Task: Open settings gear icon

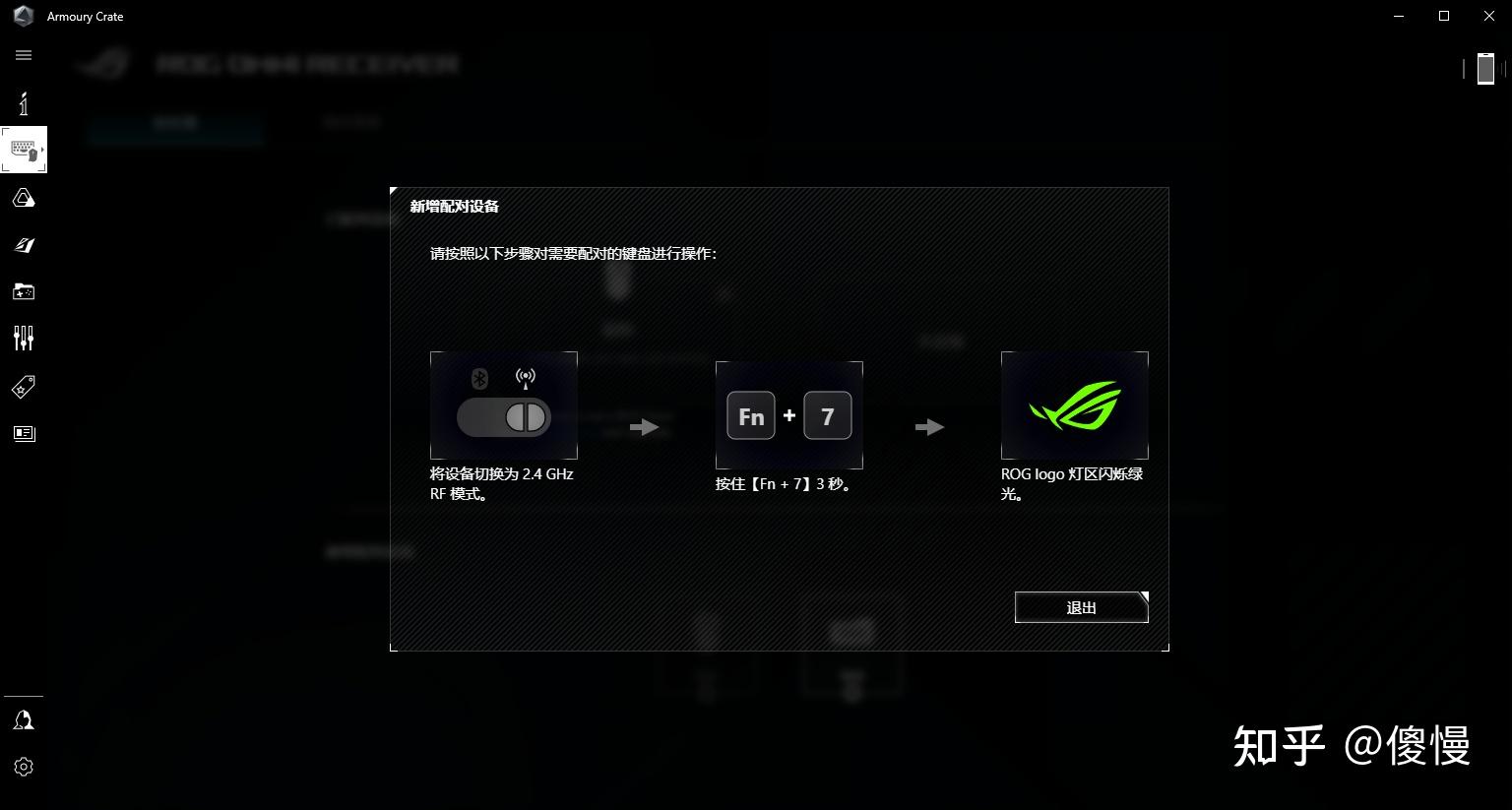Action: 24,767
